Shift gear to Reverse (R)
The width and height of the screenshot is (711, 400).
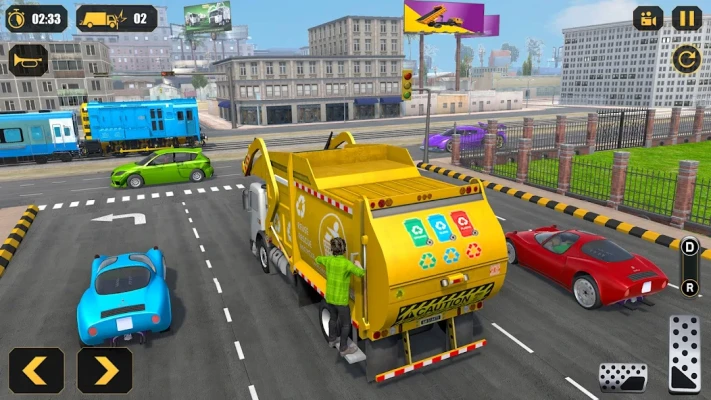pyautogui.click(x=690, y=285)
